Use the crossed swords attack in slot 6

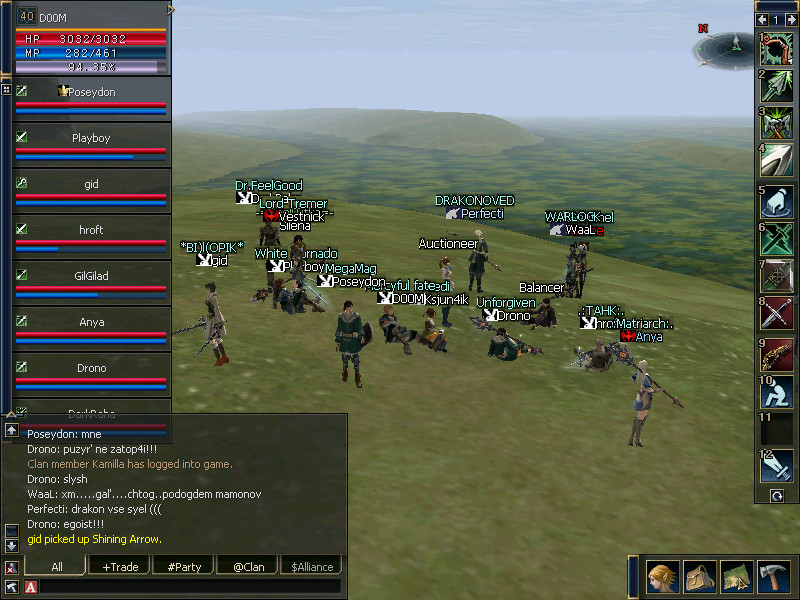point(776,238)
